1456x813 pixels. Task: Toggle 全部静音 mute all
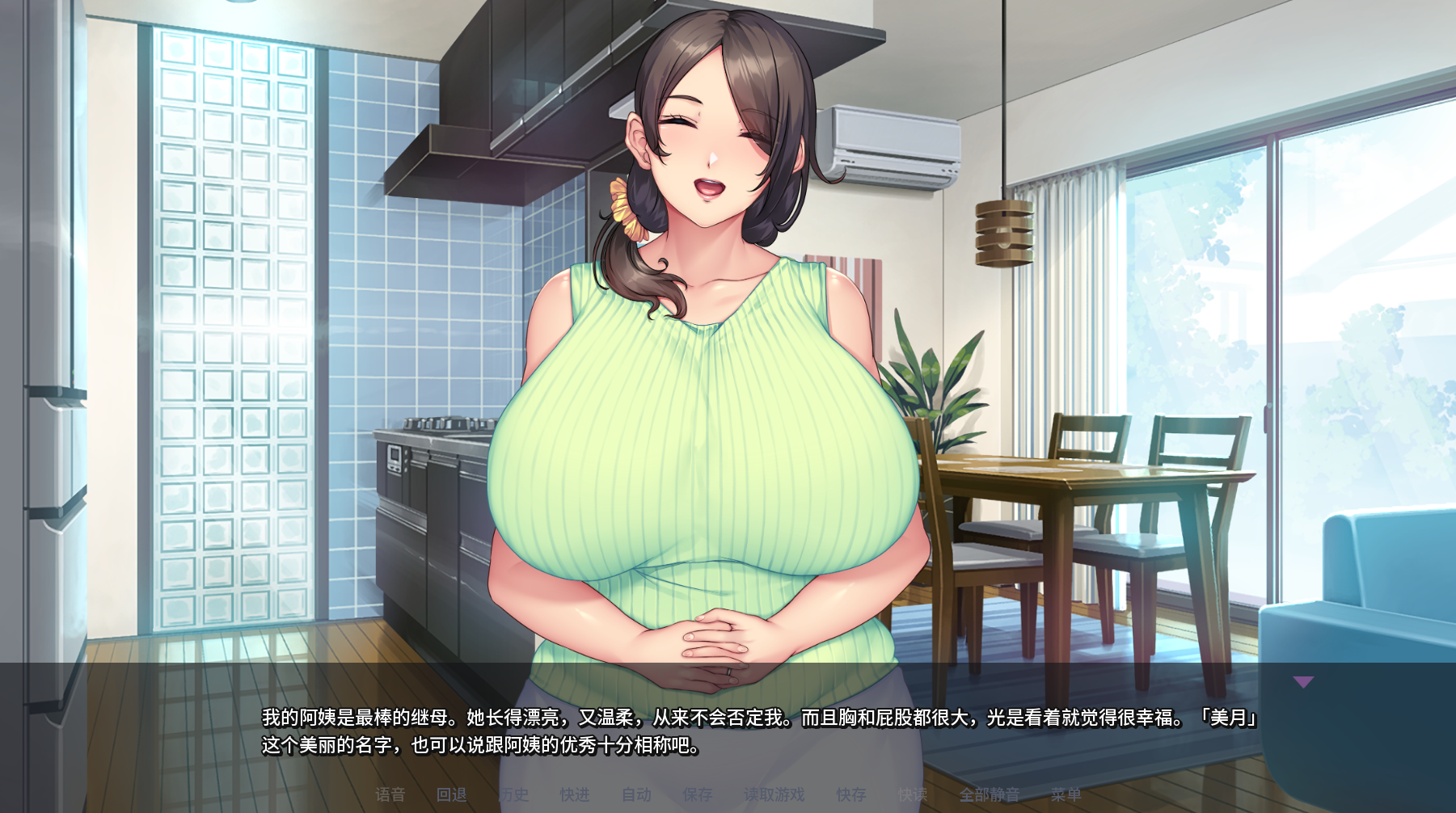click(989, 795)
